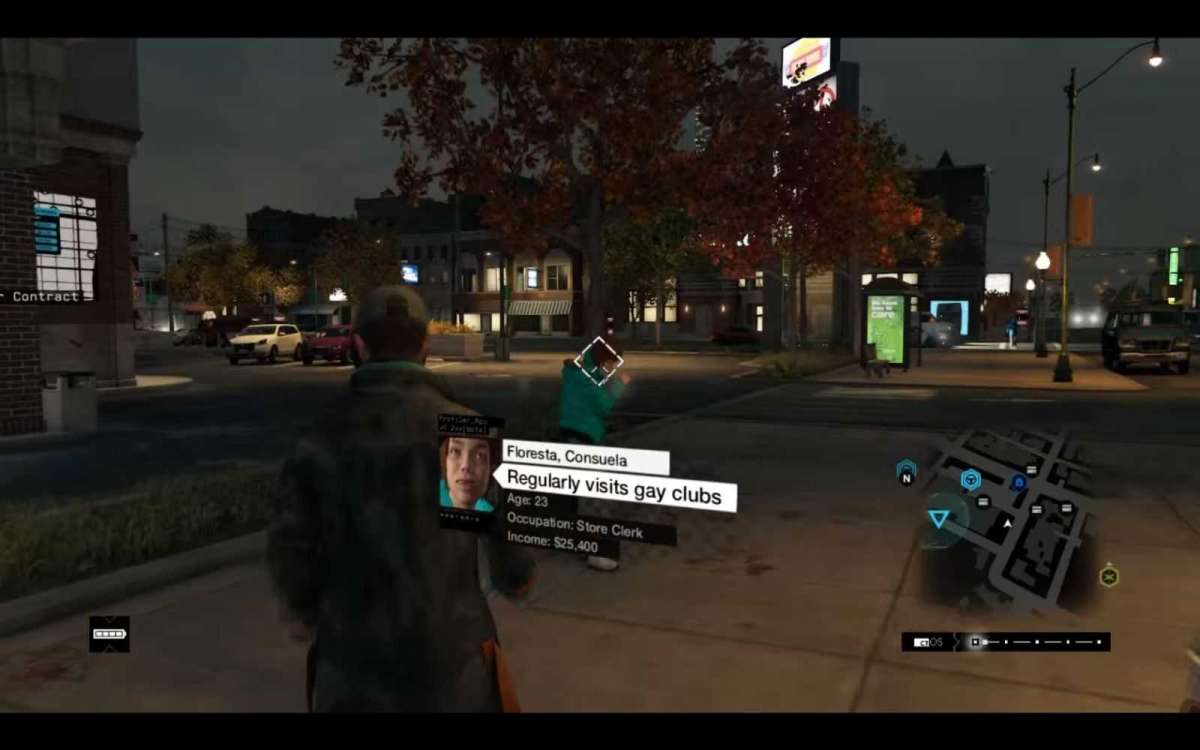
Task: Click the steering wheel hexagon map marker
Action: click(970, 480)
